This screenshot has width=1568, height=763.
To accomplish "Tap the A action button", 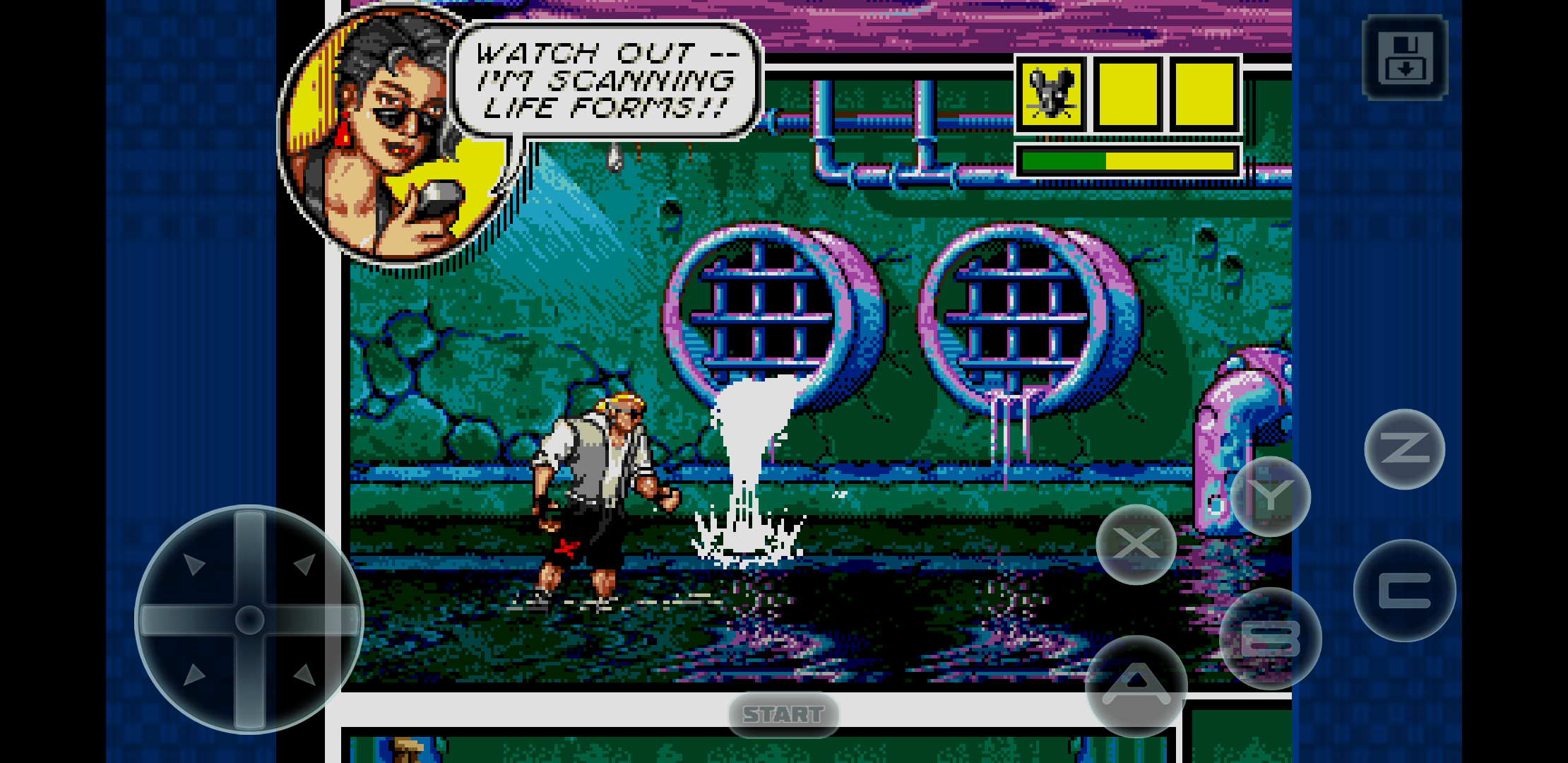I will click(1136, 685).
